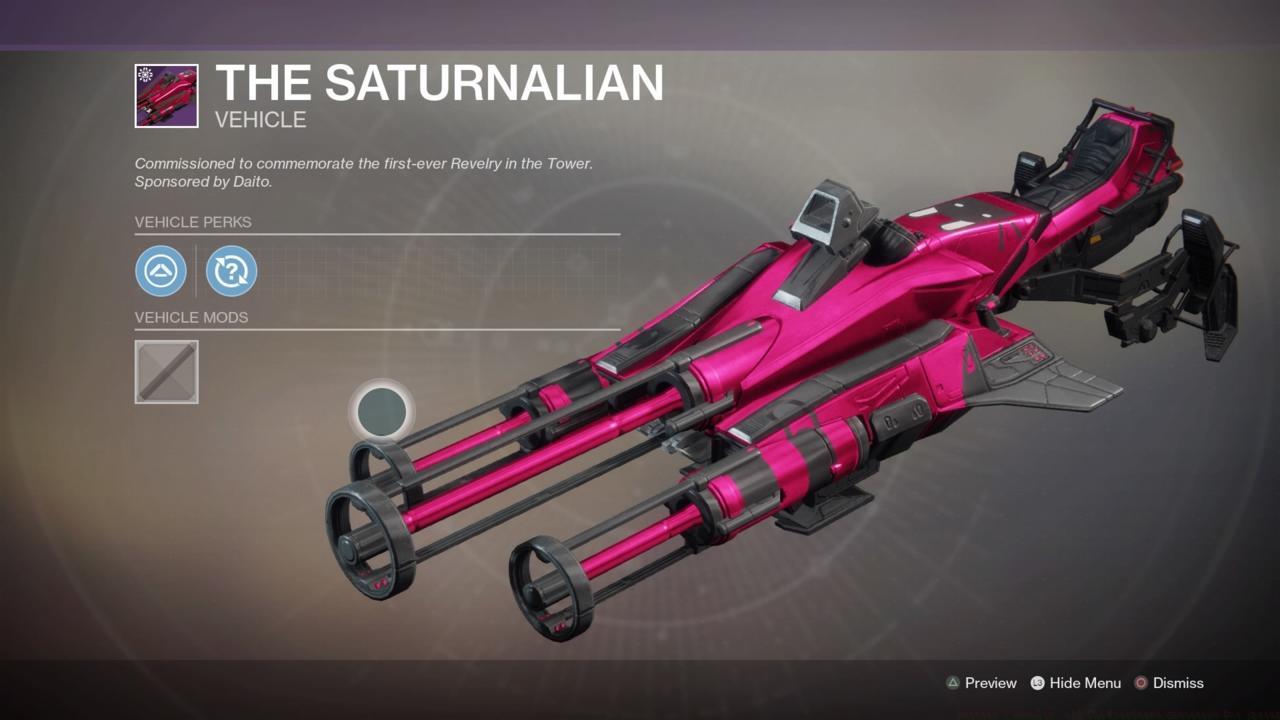The image size is (1280, 720).
Task: Select the VEHICLE label under the title
Action: pos(259,119)
